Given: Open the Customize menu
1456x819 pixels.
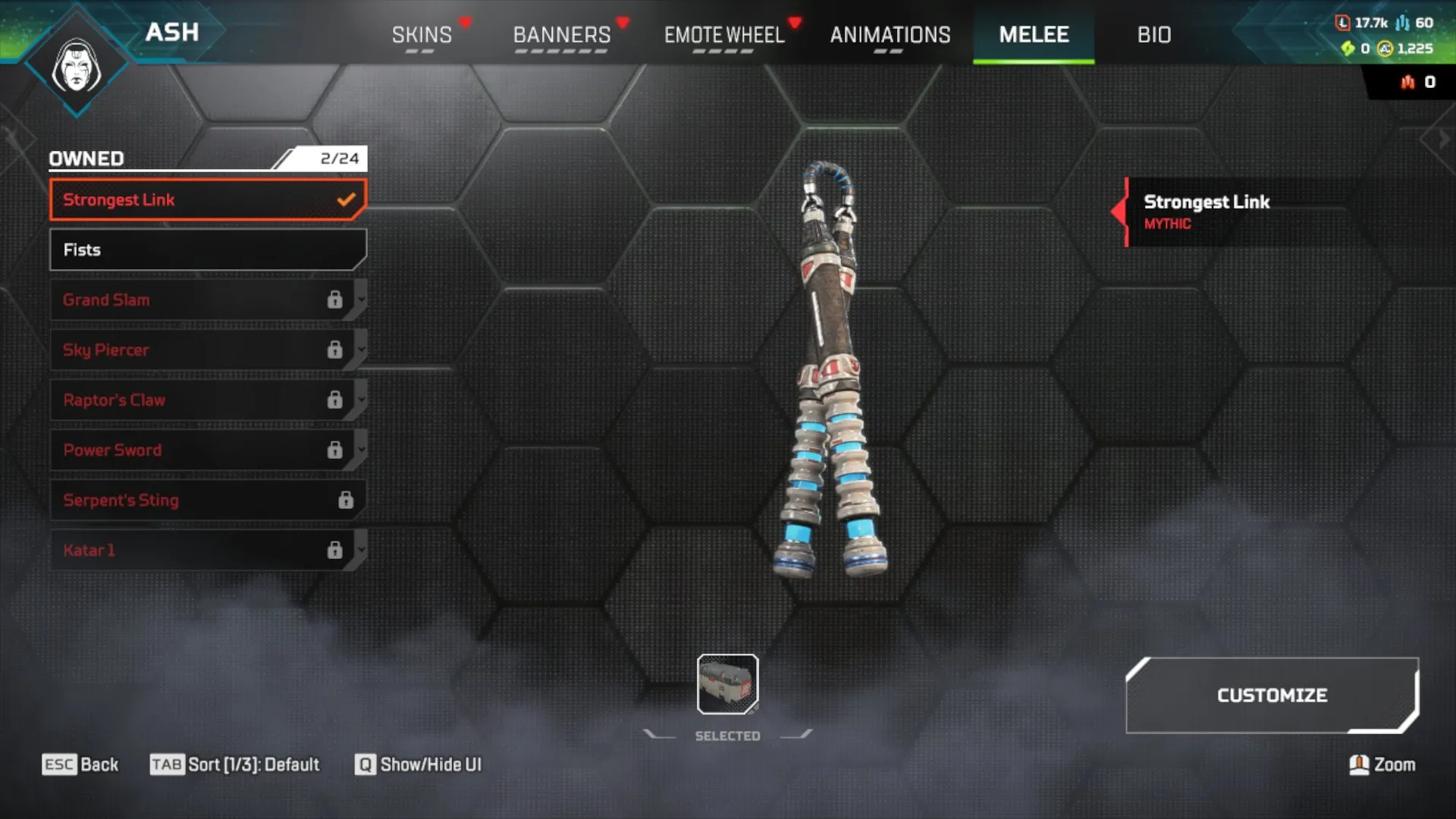Looking at the screenshot, I should coord(1272,695).
